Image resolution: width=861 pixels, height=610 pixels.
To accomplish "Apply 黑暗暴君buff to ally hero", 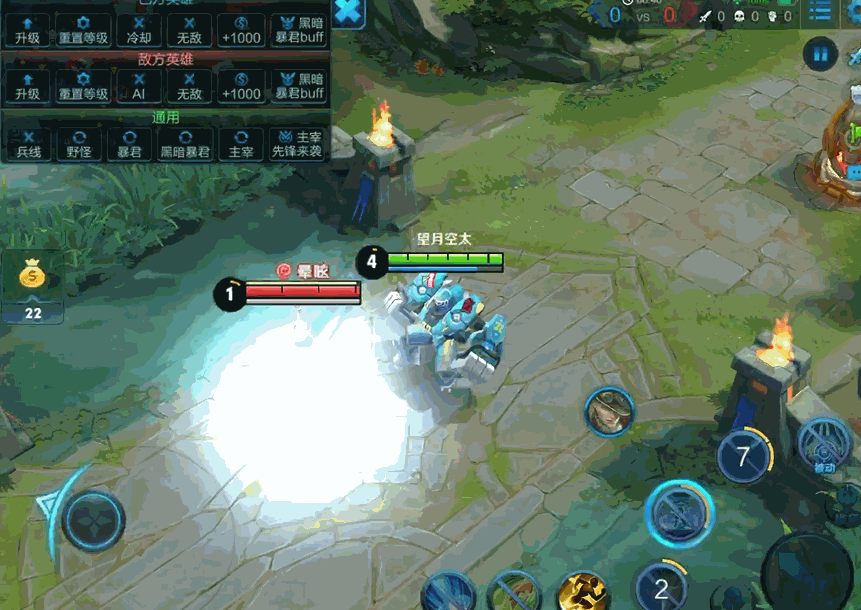I will pyautogui.click(x=299, y=32).
